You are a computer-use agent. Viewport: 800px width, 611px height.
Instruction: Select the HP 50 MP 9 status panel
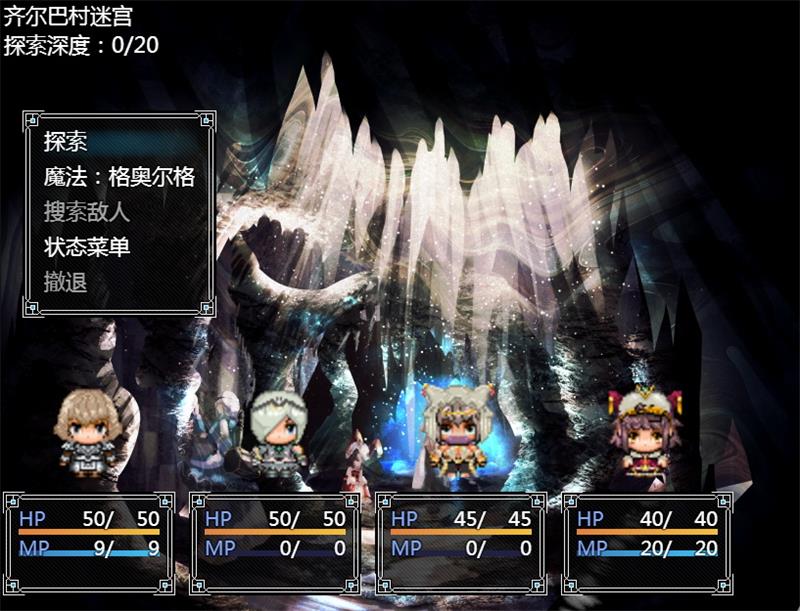[89, 544]
